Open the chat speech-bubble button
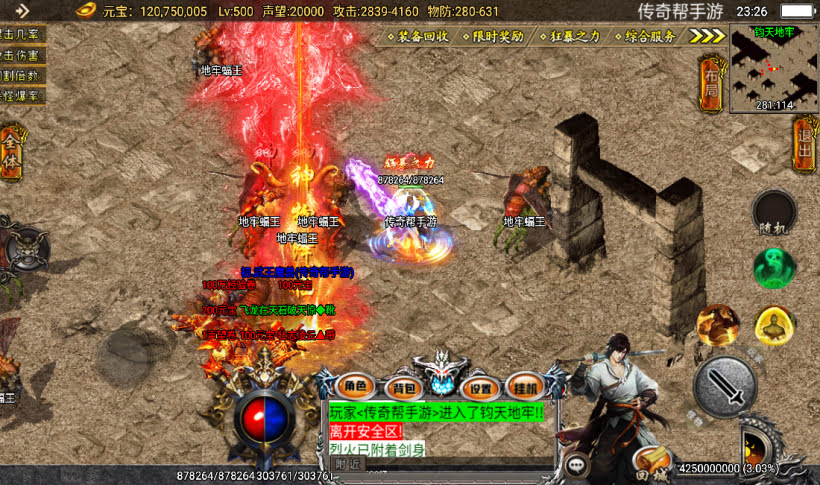The height and width of the screenshot is (485, 820). (x=577, y=465)
